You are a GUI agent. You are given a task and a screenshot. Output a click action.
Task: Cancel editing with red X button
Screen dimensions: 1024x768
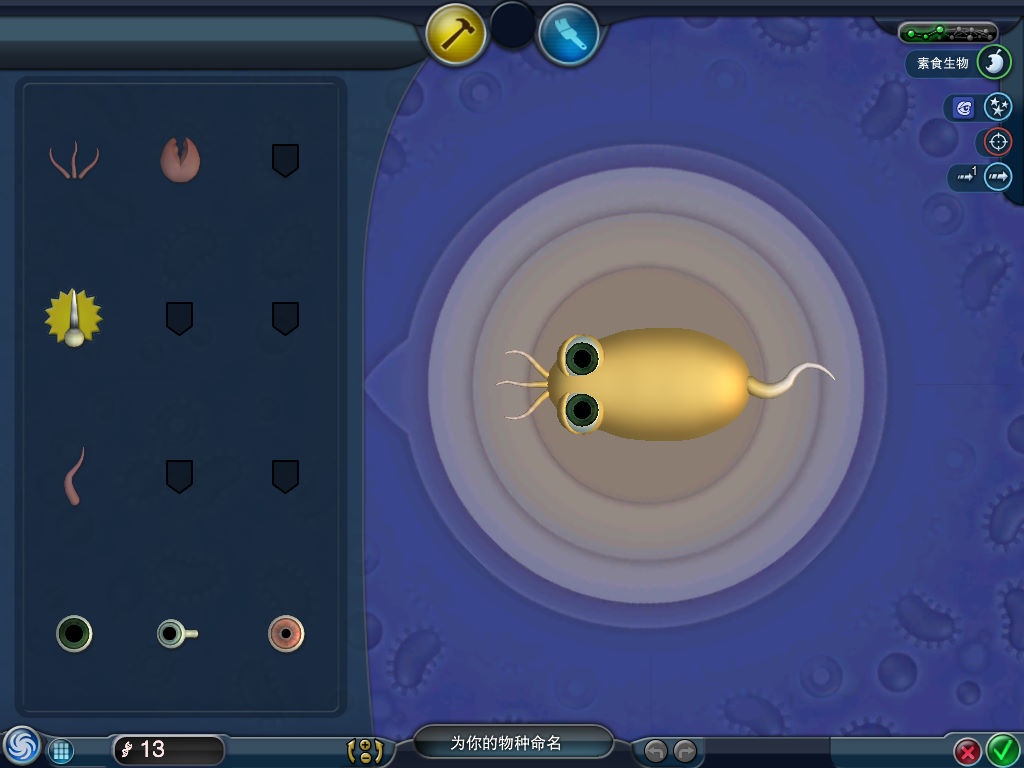tap(967, 750)
